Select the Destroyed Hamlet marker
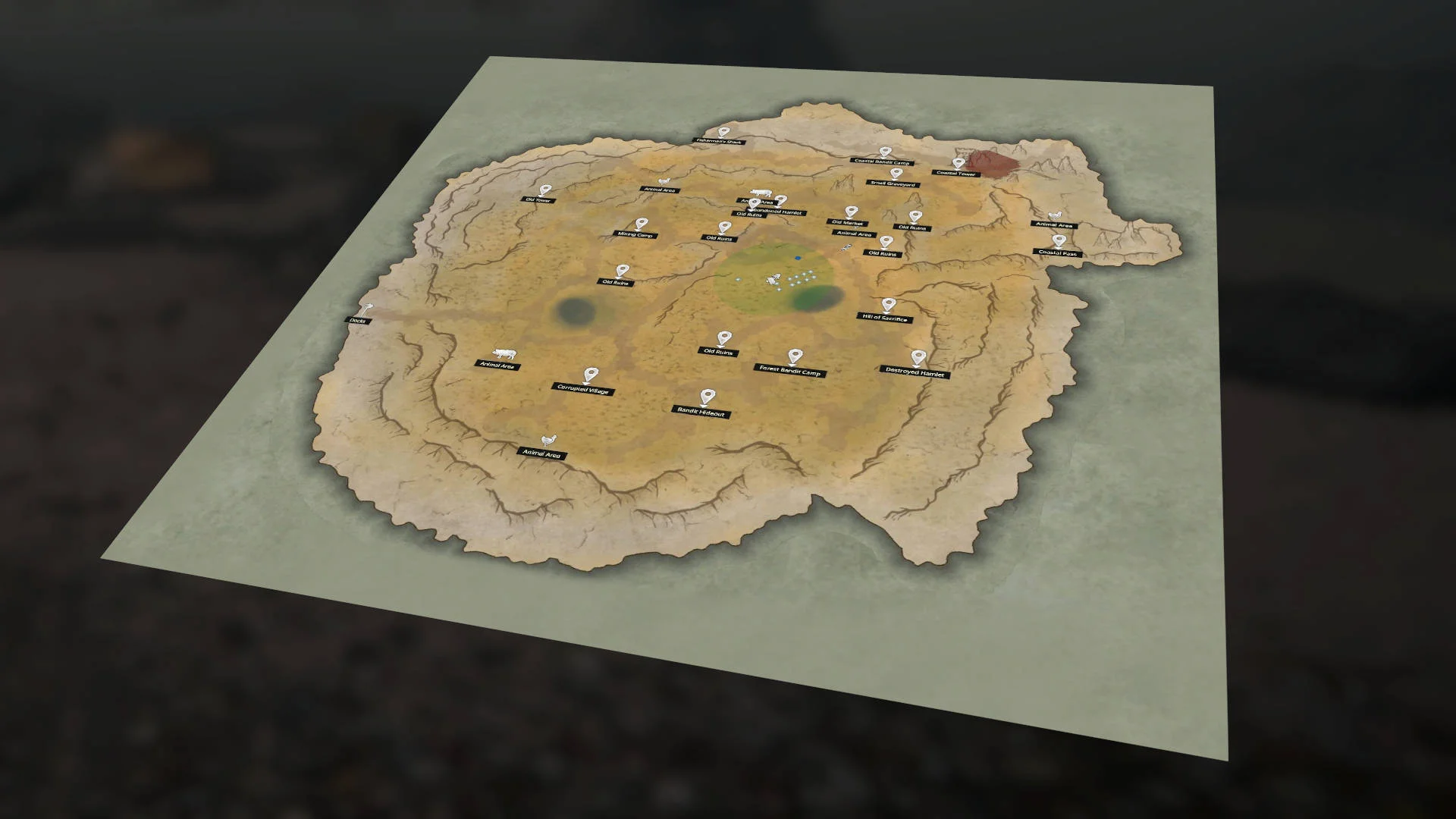The height and width of the screenshot is (819, 1456). pyautogui.click(x=918, y=358)
